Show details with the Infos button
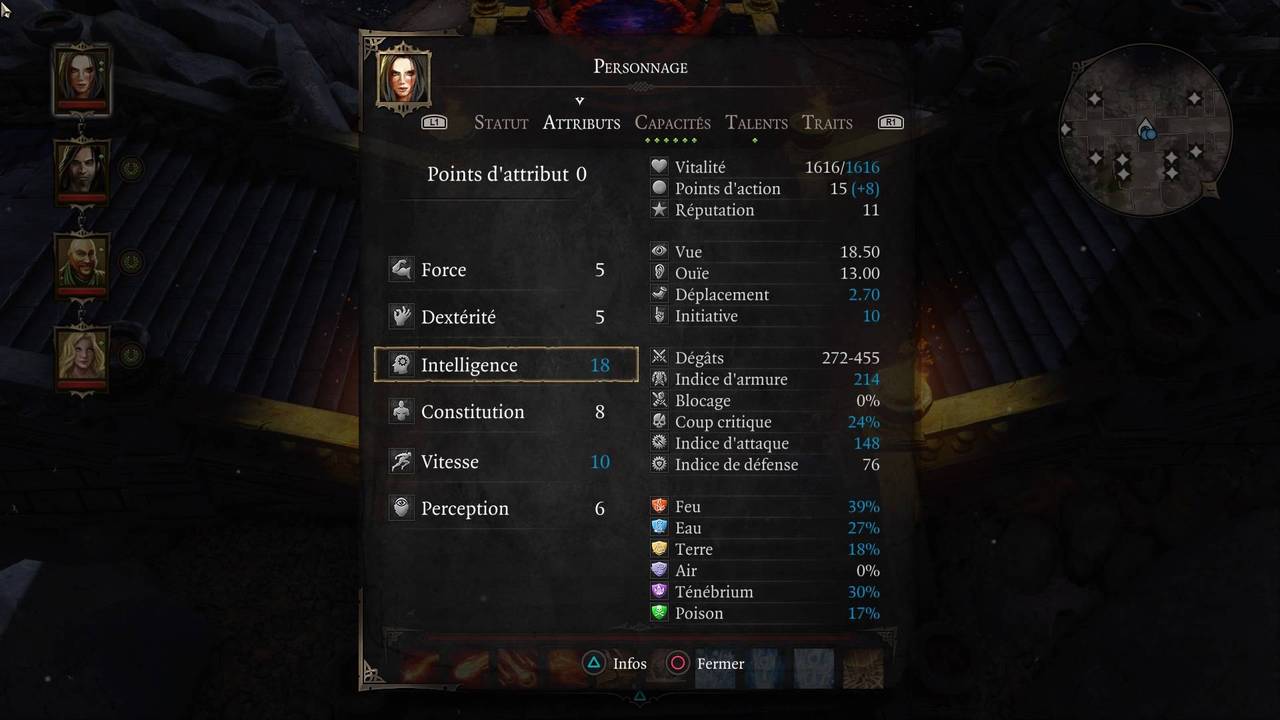The image size is (1280, 720). (617, 663)
